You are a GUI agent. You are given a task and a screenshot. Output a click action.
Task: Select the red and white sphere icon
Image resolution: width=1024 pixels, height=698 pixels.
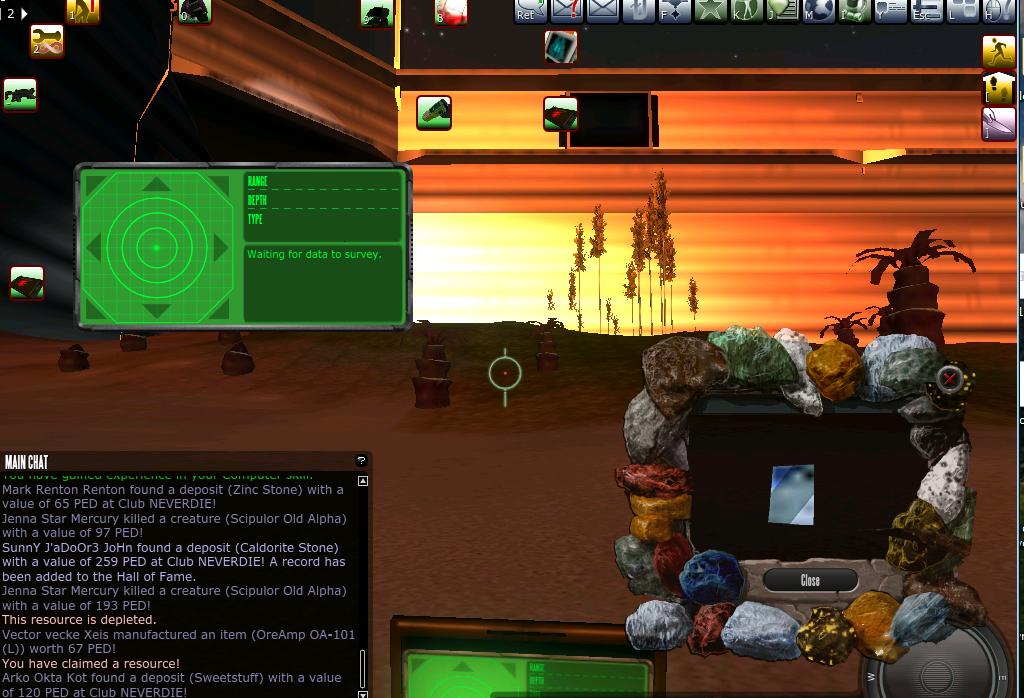pos(451,12)
